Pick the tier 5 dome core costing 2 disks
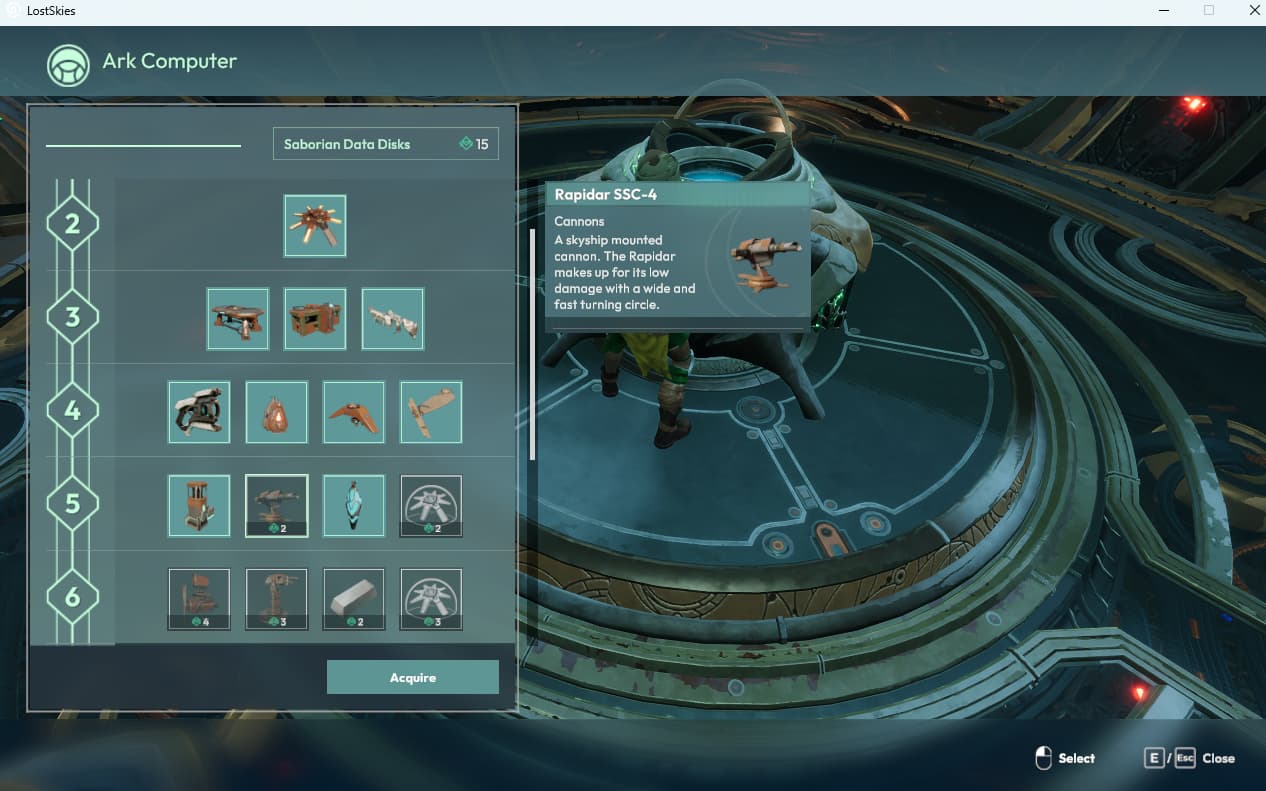1266x791 pixels. point(431,505)
